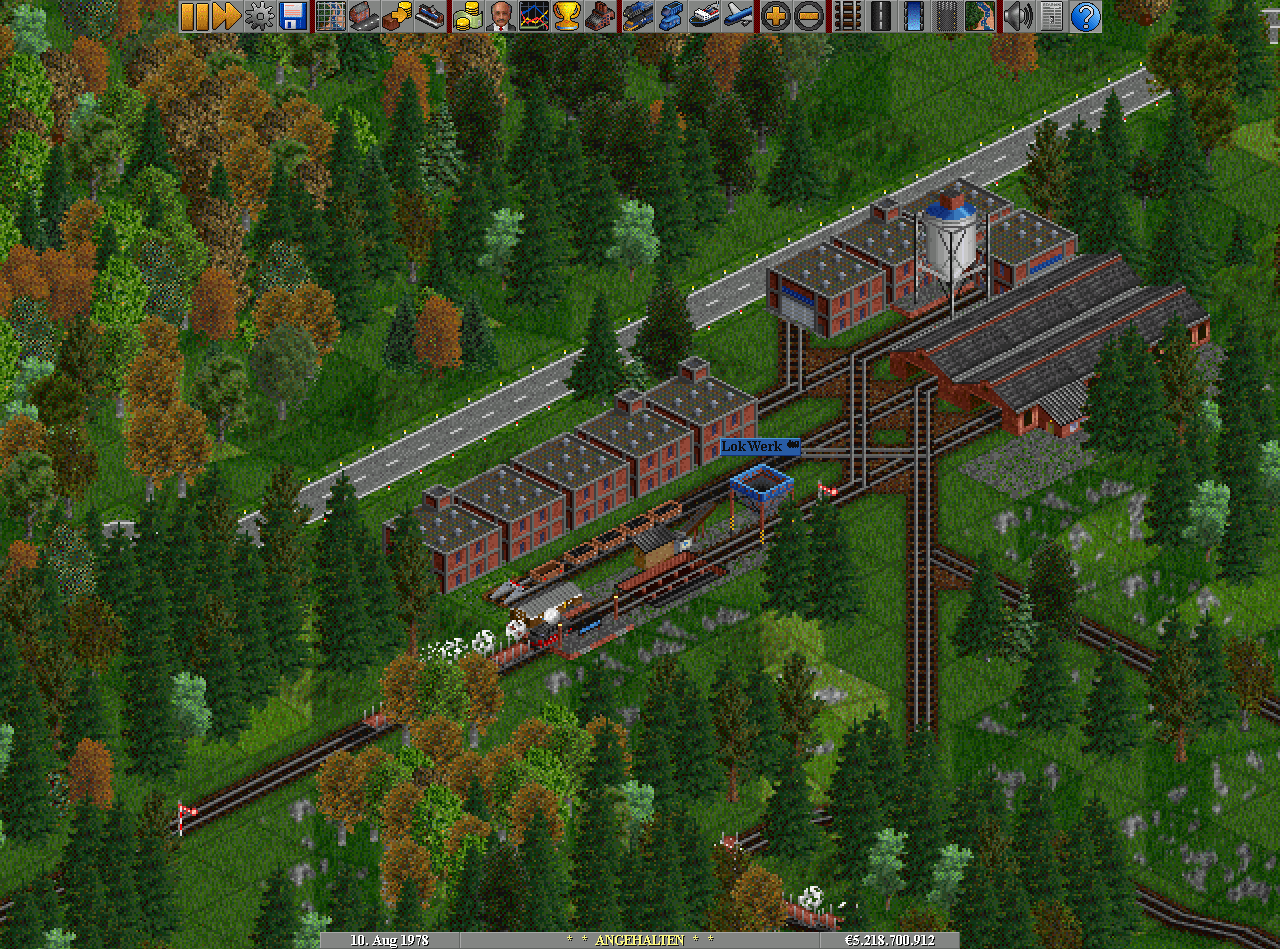Open the industry directory factory icon

[x=600, y=16]
